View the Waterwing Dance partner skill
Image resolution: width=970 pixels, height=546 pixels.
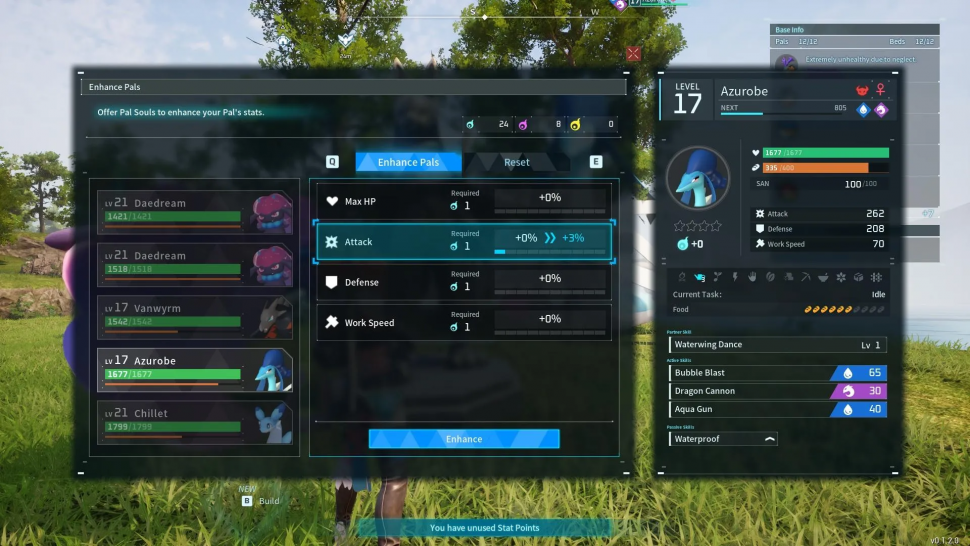point(777,345)
